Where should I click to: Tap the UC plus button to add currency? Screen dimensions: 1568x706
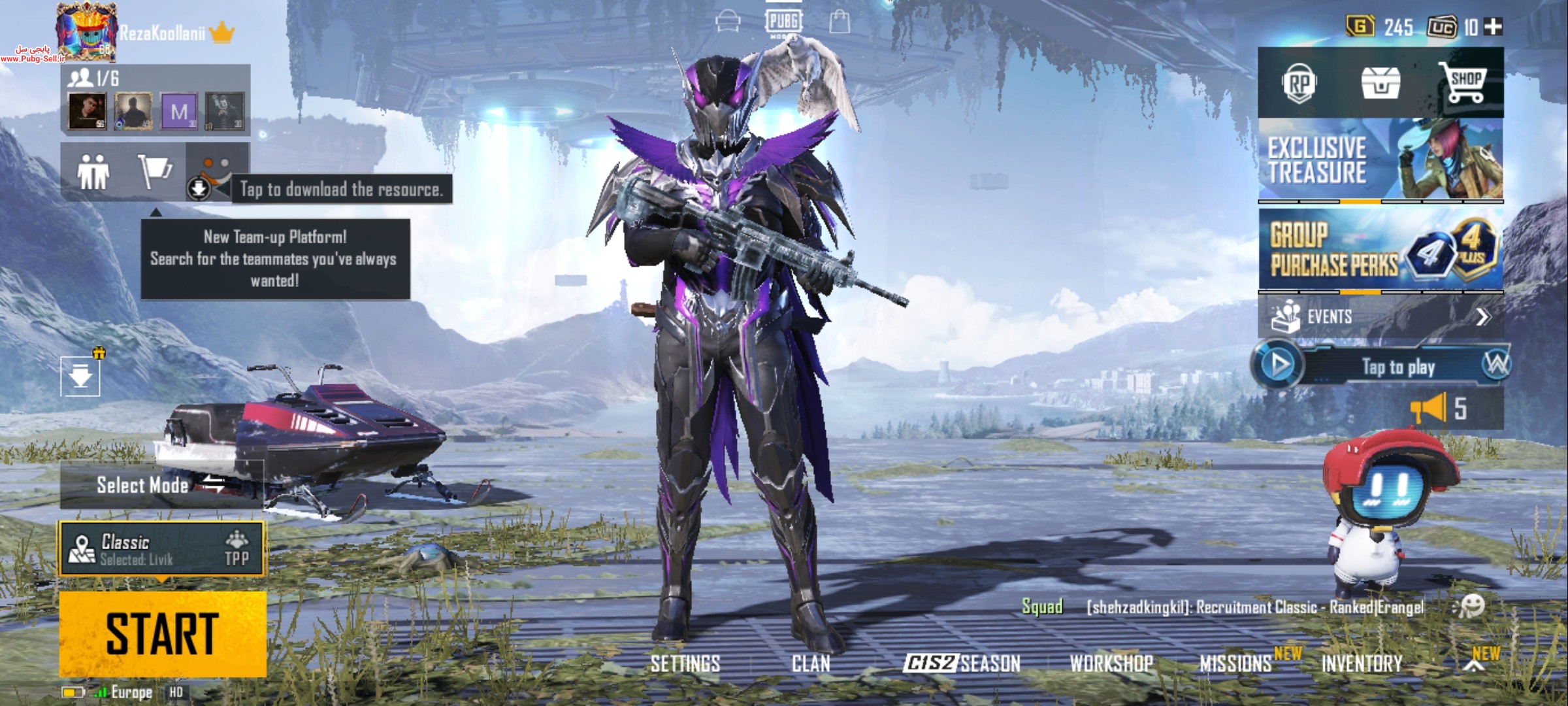pos(1494,27)
